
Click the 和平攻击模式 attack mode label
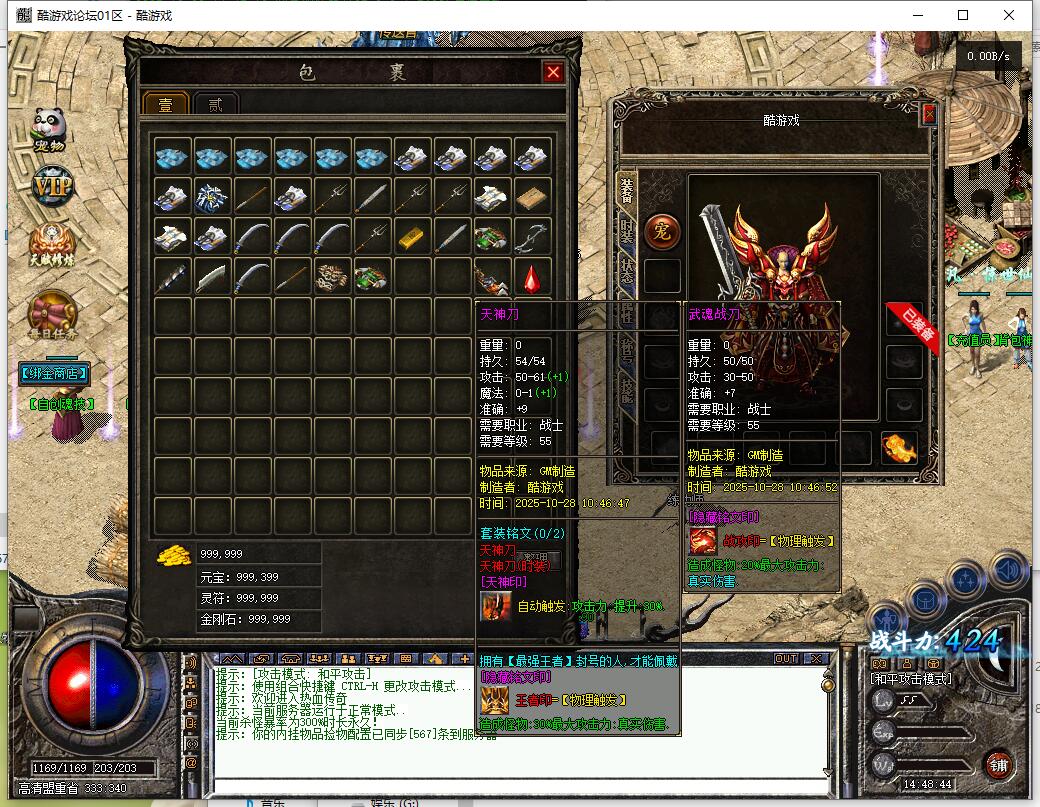point(911,679)
